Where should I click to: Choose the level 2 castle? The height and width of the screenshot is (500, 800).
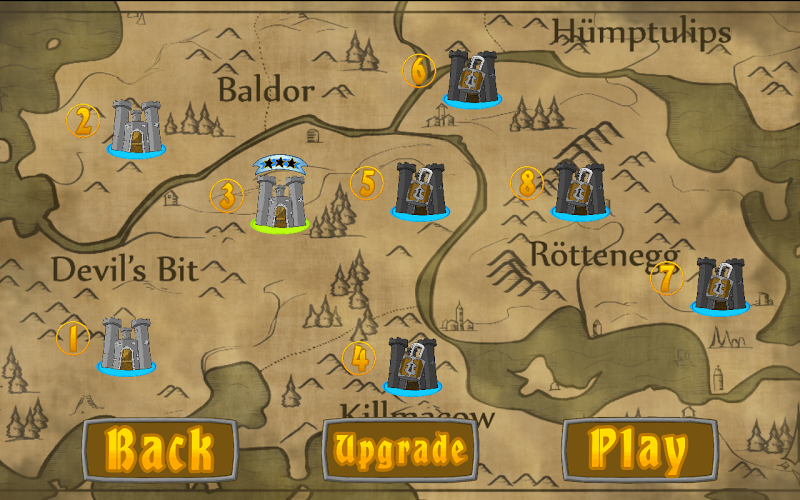[x=137, y=127]
